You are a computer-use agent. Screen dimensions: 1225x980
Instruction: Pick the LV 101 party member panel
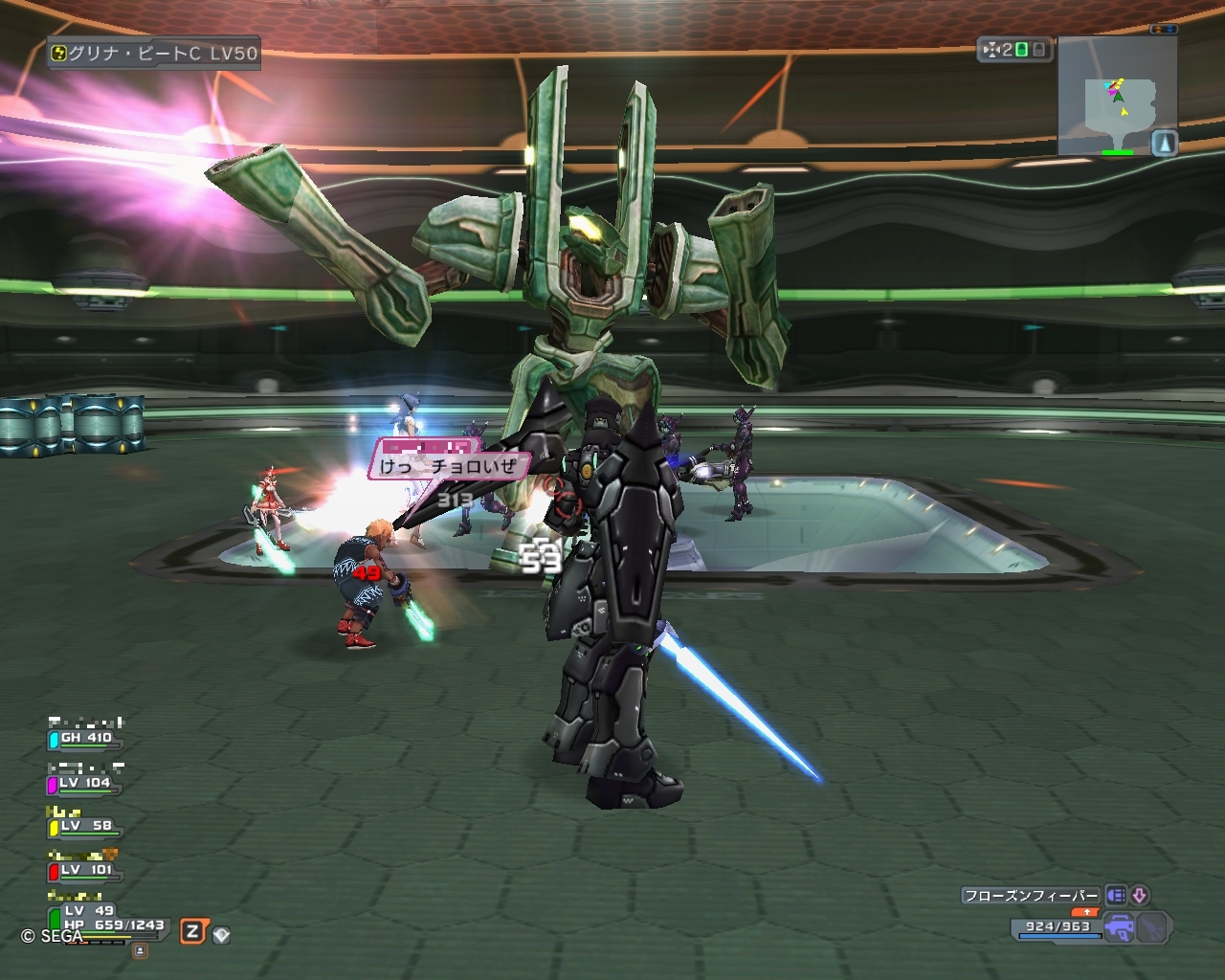(85, 871)
